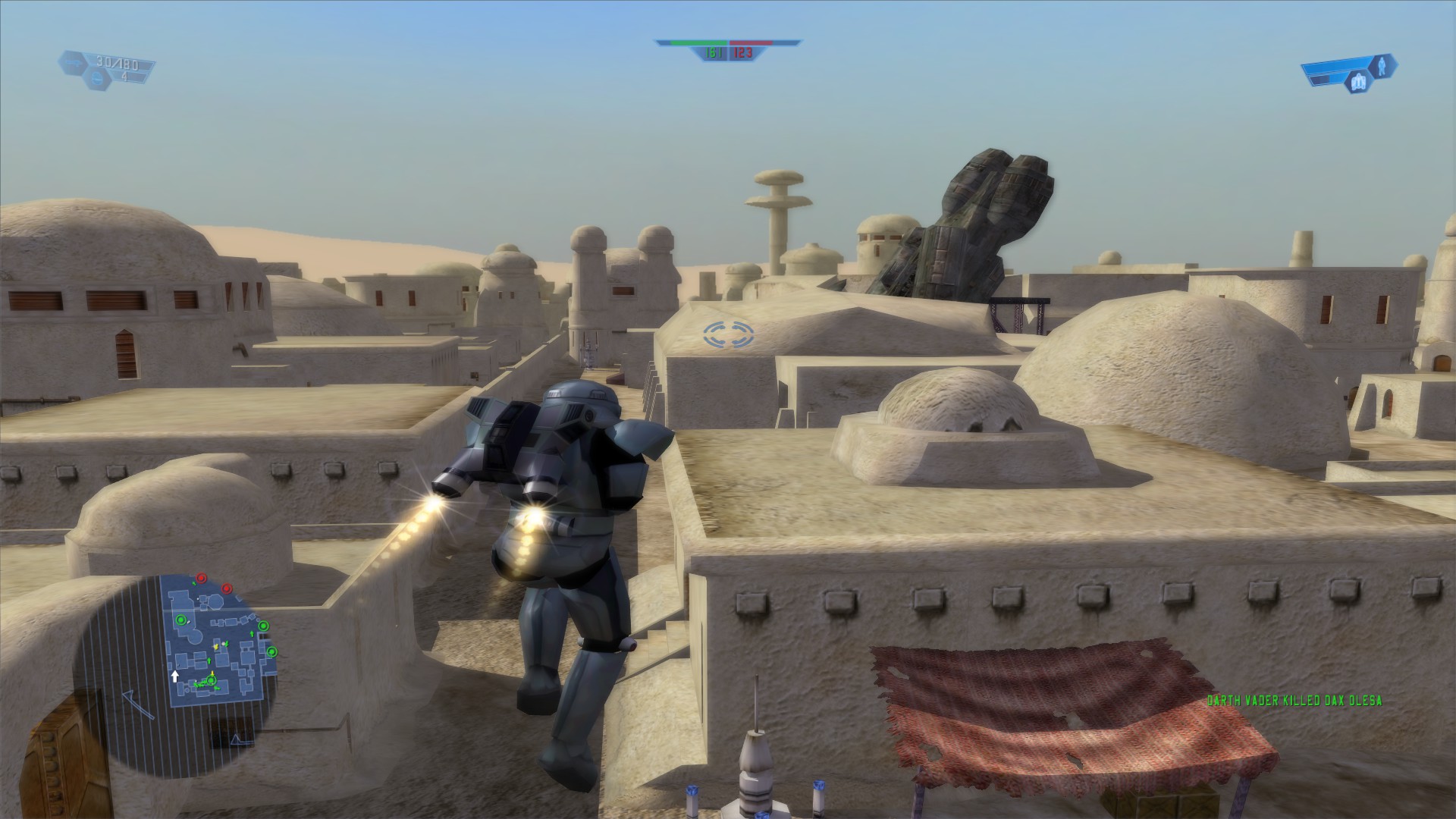Viewport: 1456px width, 819px height.
Task: Open the ammo counter panel showing 30/180
Action: [x=118, y=62]
